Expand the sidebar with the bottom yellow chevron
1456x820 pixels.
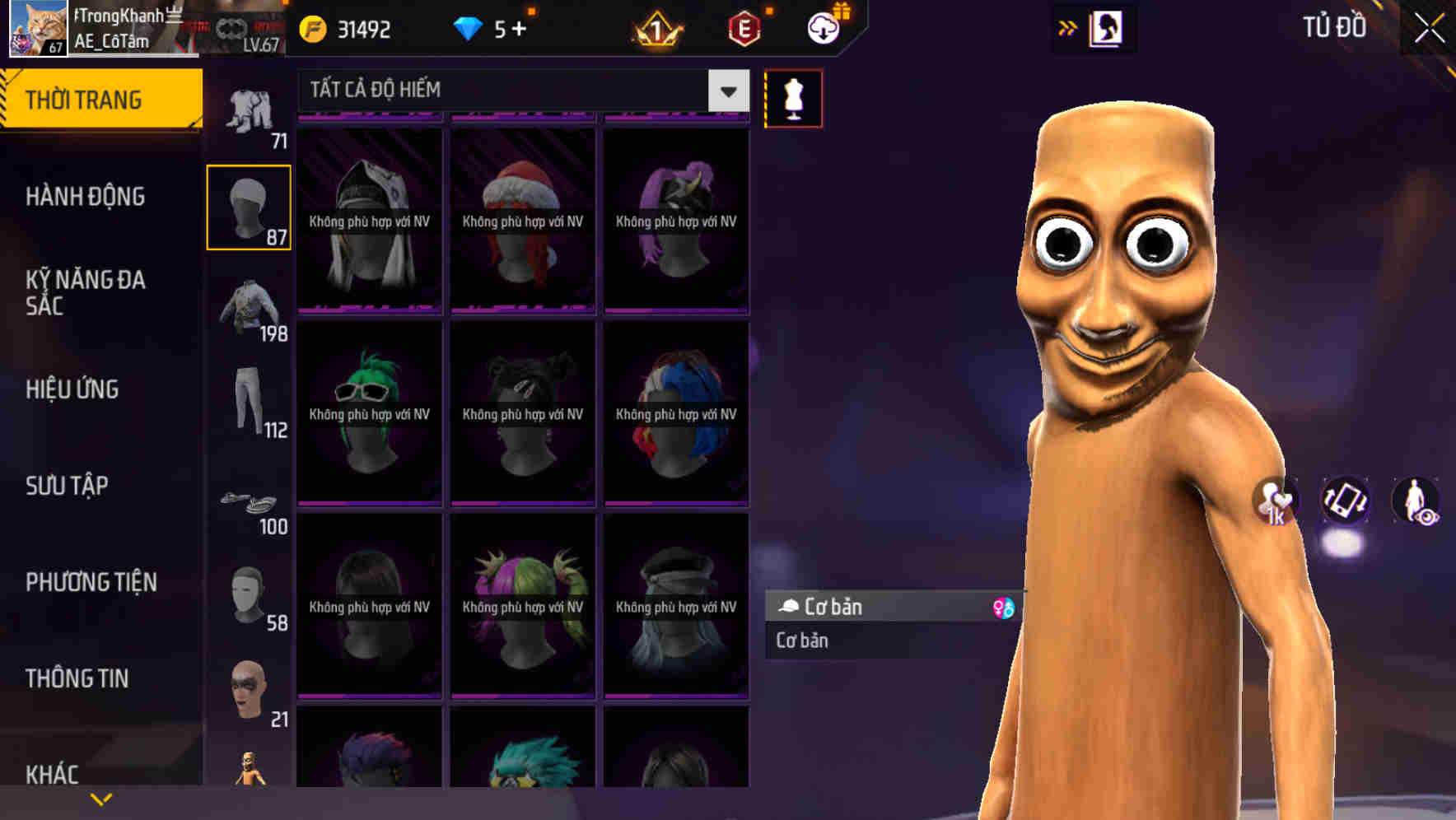[x=101, y=799]
